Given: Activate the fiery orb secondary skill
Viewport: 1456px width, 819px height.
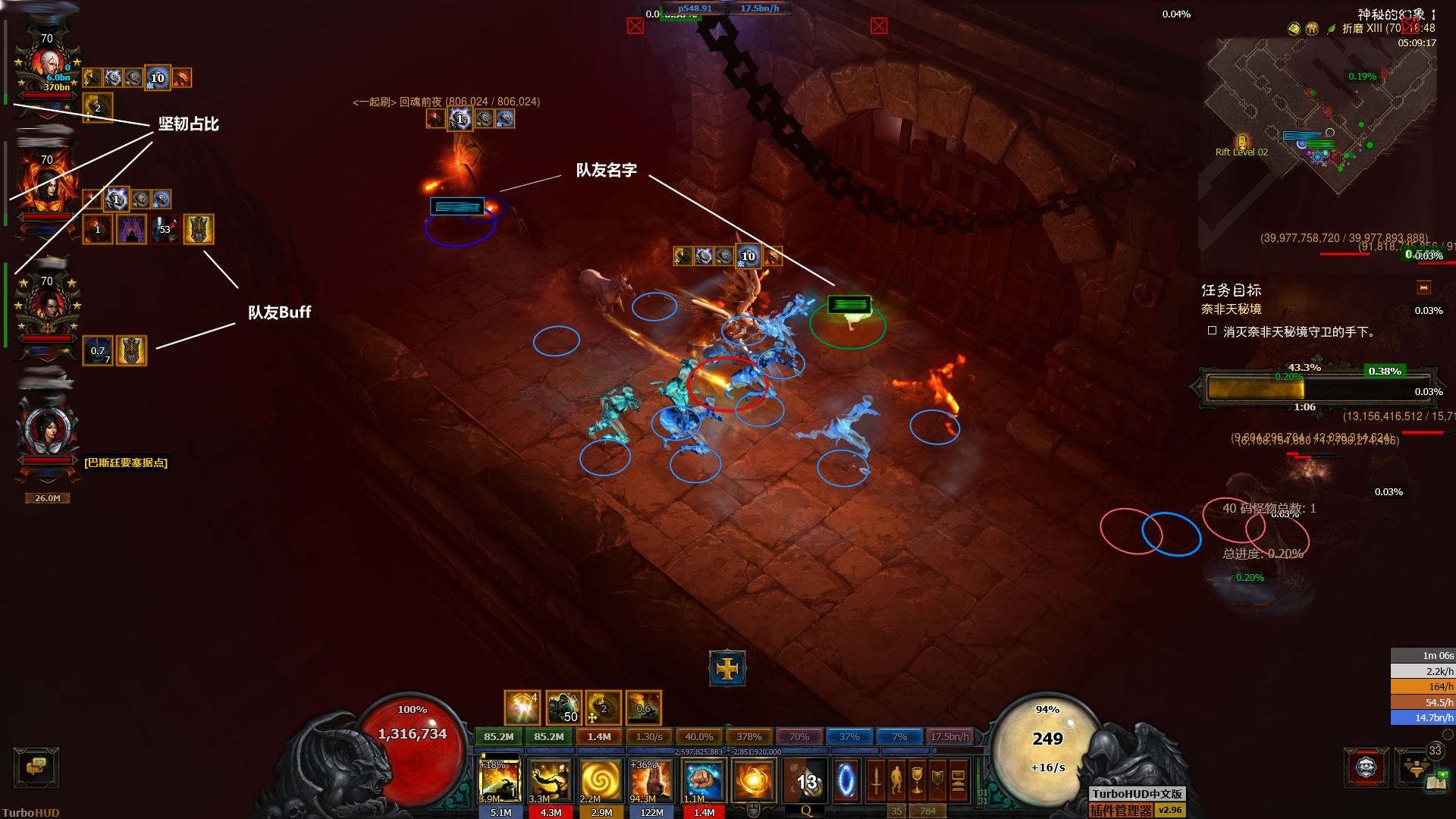Looking at the screenshot, I should 754,780.
